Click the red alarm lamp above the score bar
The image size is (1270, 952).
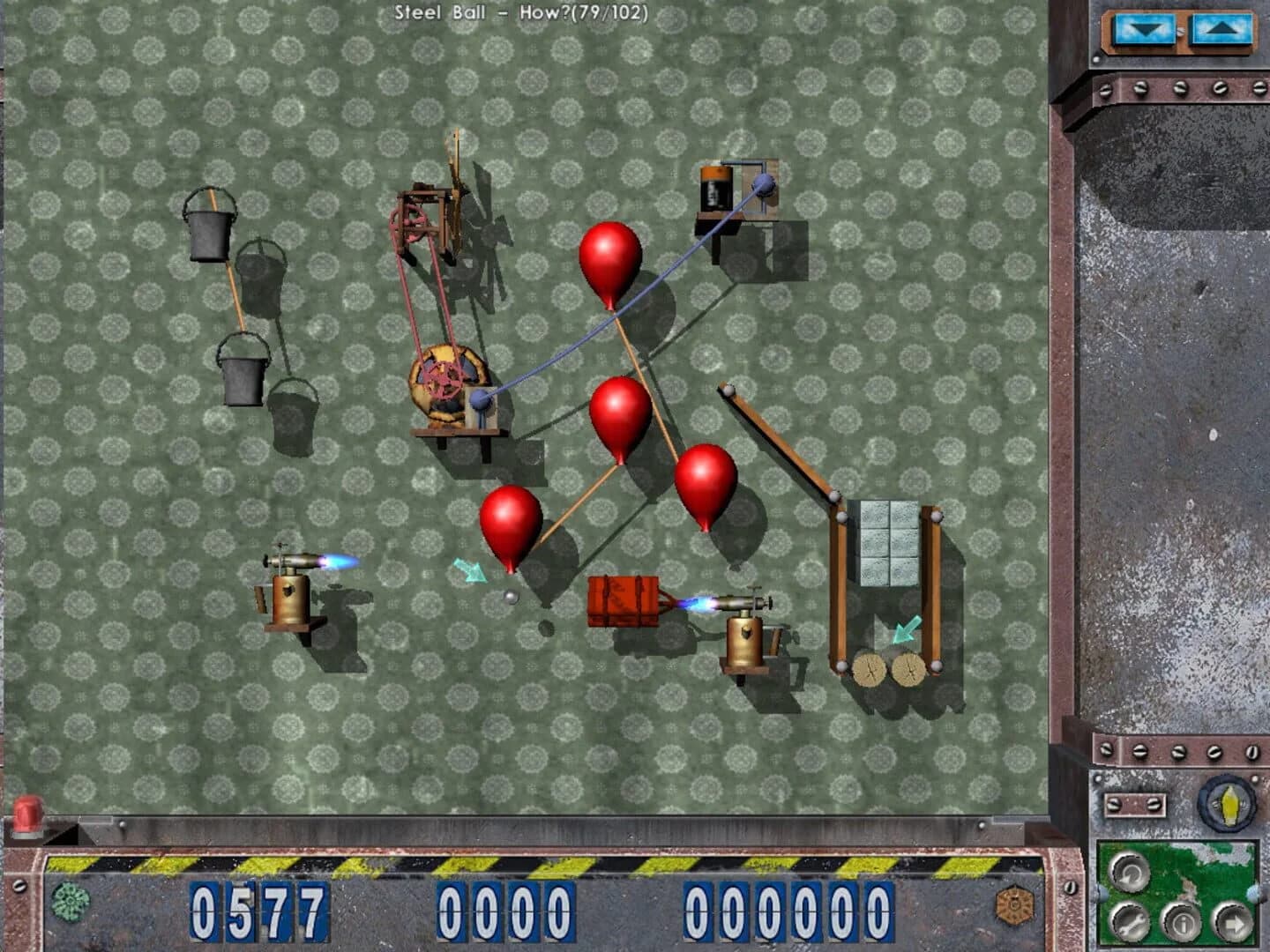(x=26, y=814)
